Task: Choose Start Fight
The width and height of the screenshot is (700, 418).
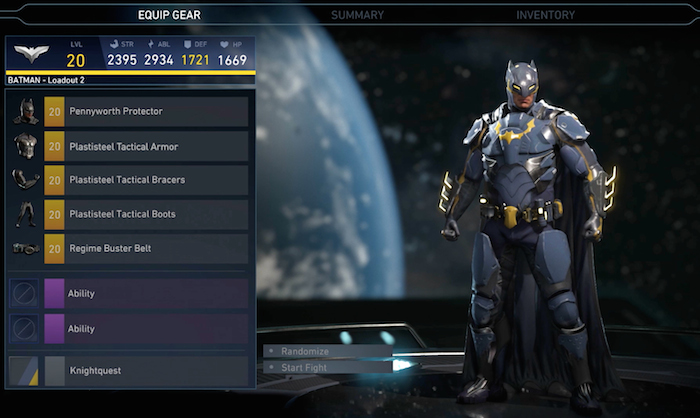Action: point(304,367)
